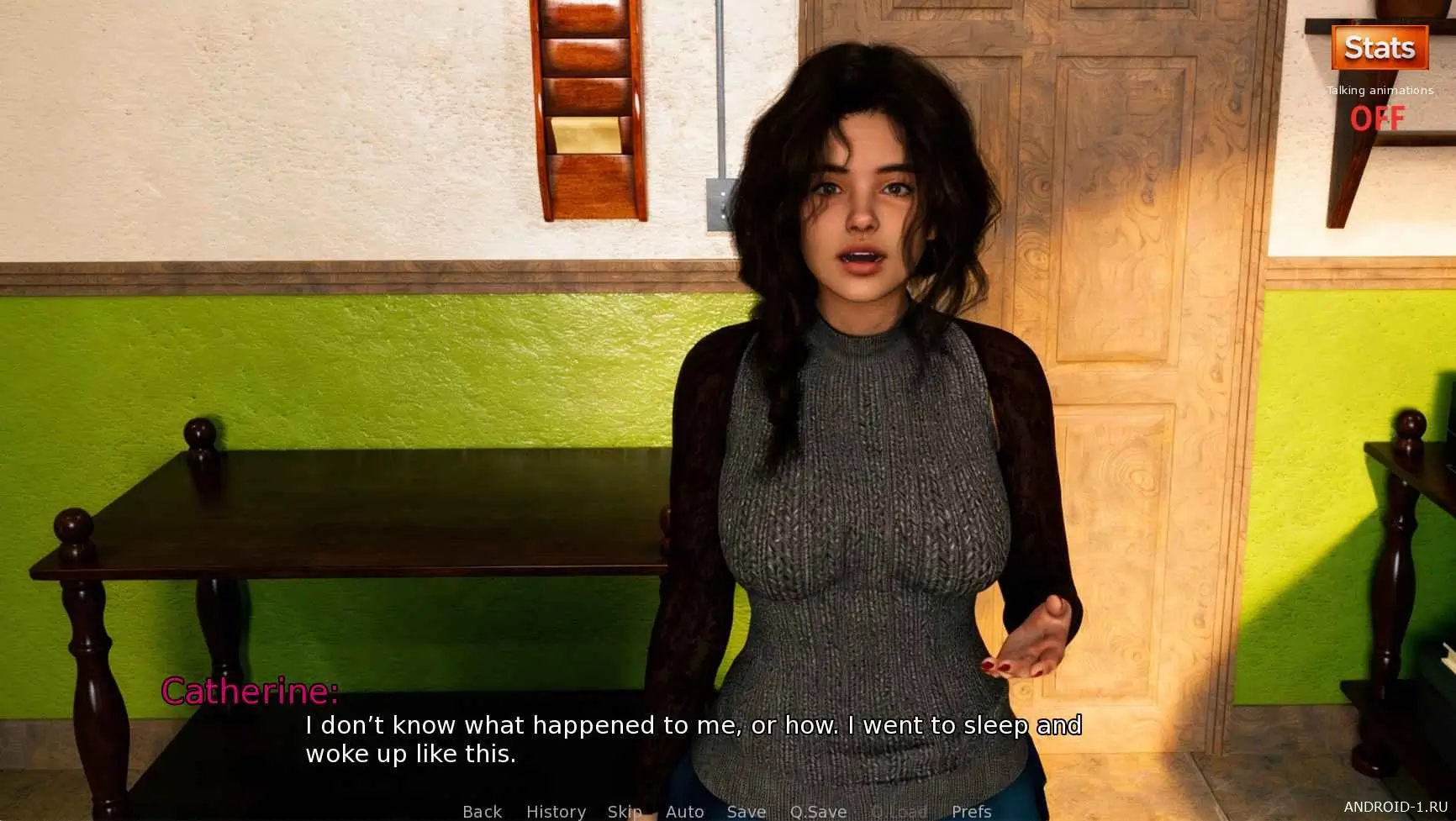
Task: Open the Stats panel
Action: (1380, 48)
